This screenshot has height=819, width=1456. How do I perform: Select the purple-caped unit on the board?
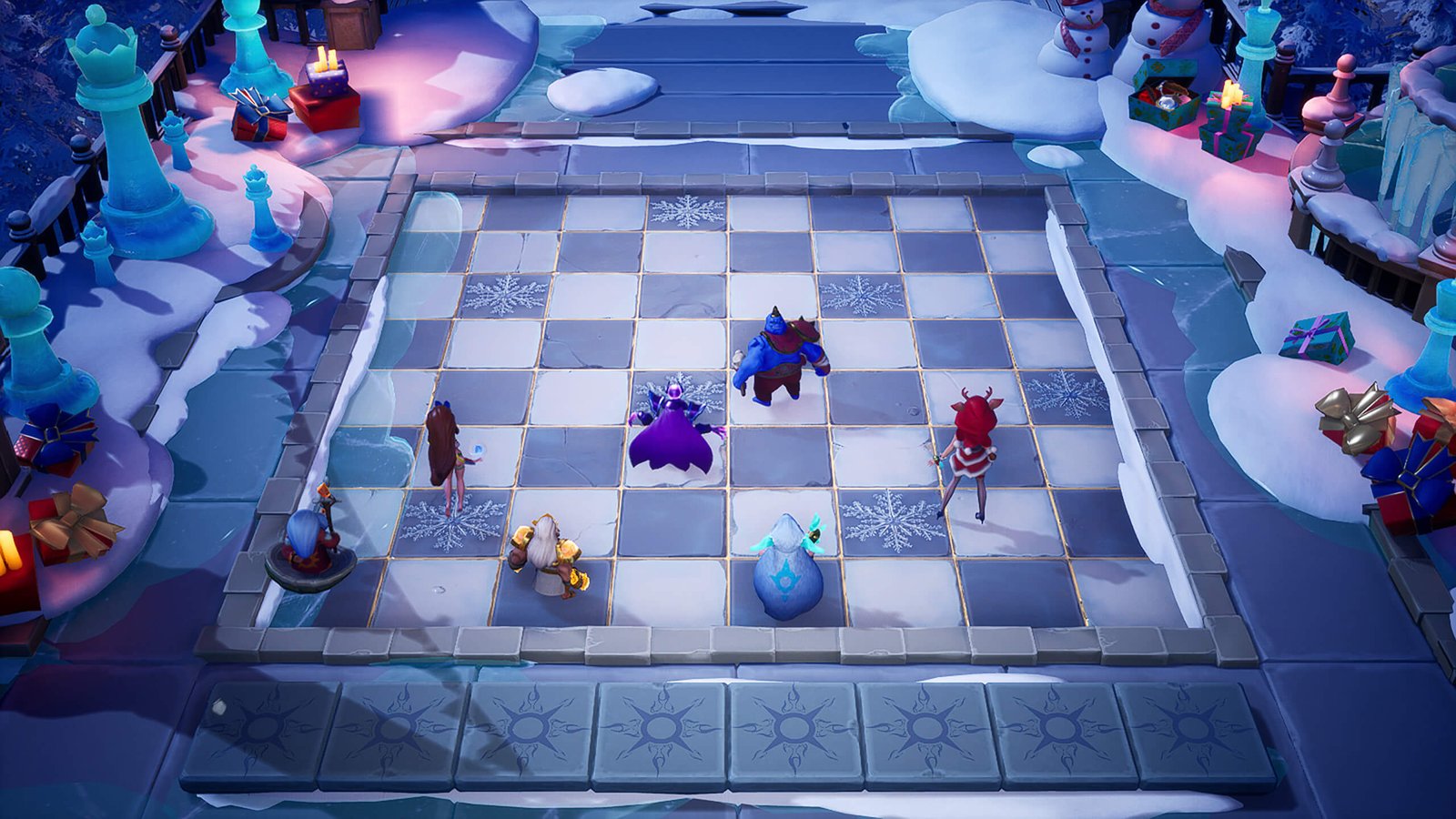(x=673, y=433)
